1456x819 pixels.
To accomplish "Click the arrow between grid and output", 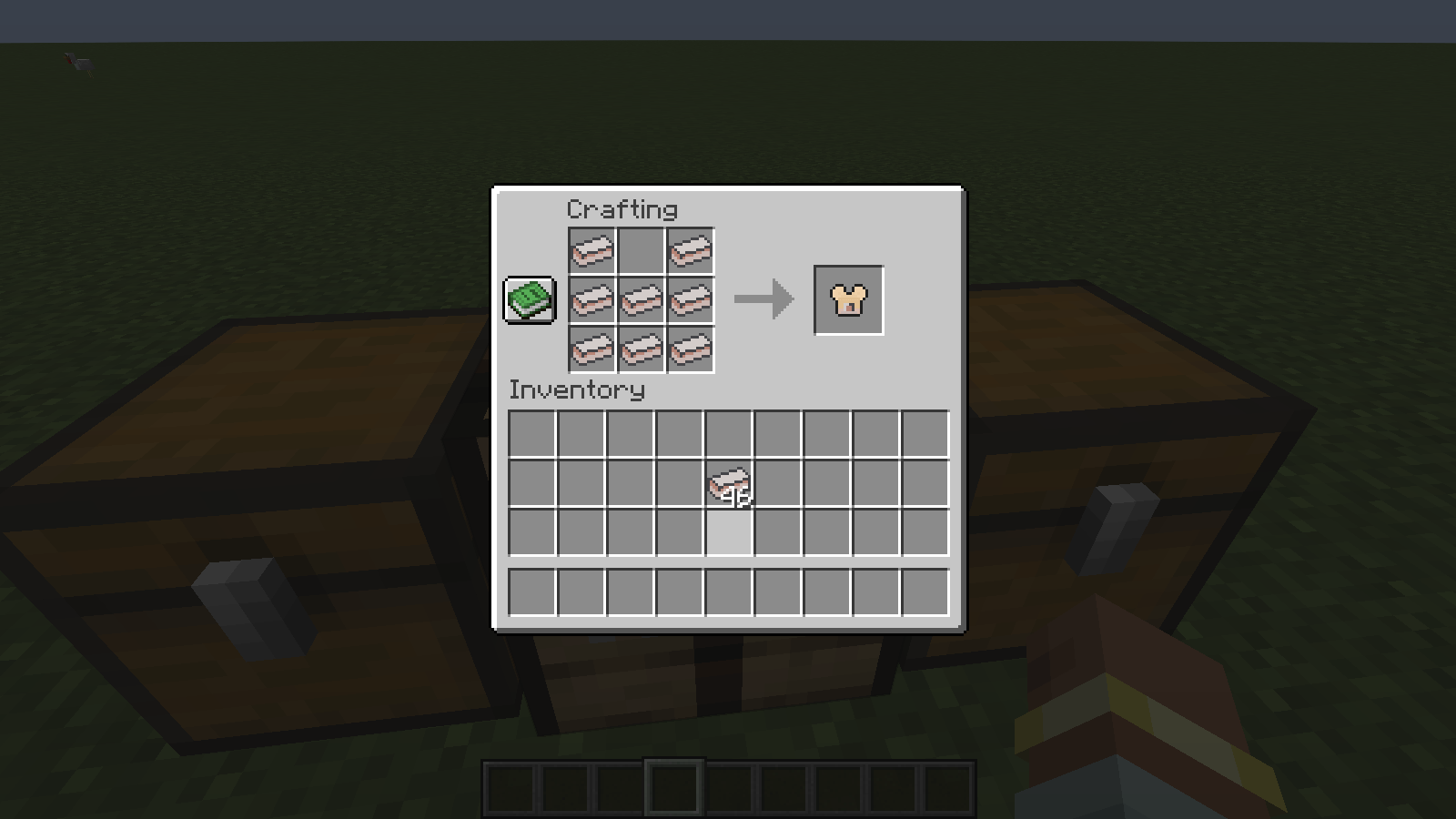I will [763, 298].
